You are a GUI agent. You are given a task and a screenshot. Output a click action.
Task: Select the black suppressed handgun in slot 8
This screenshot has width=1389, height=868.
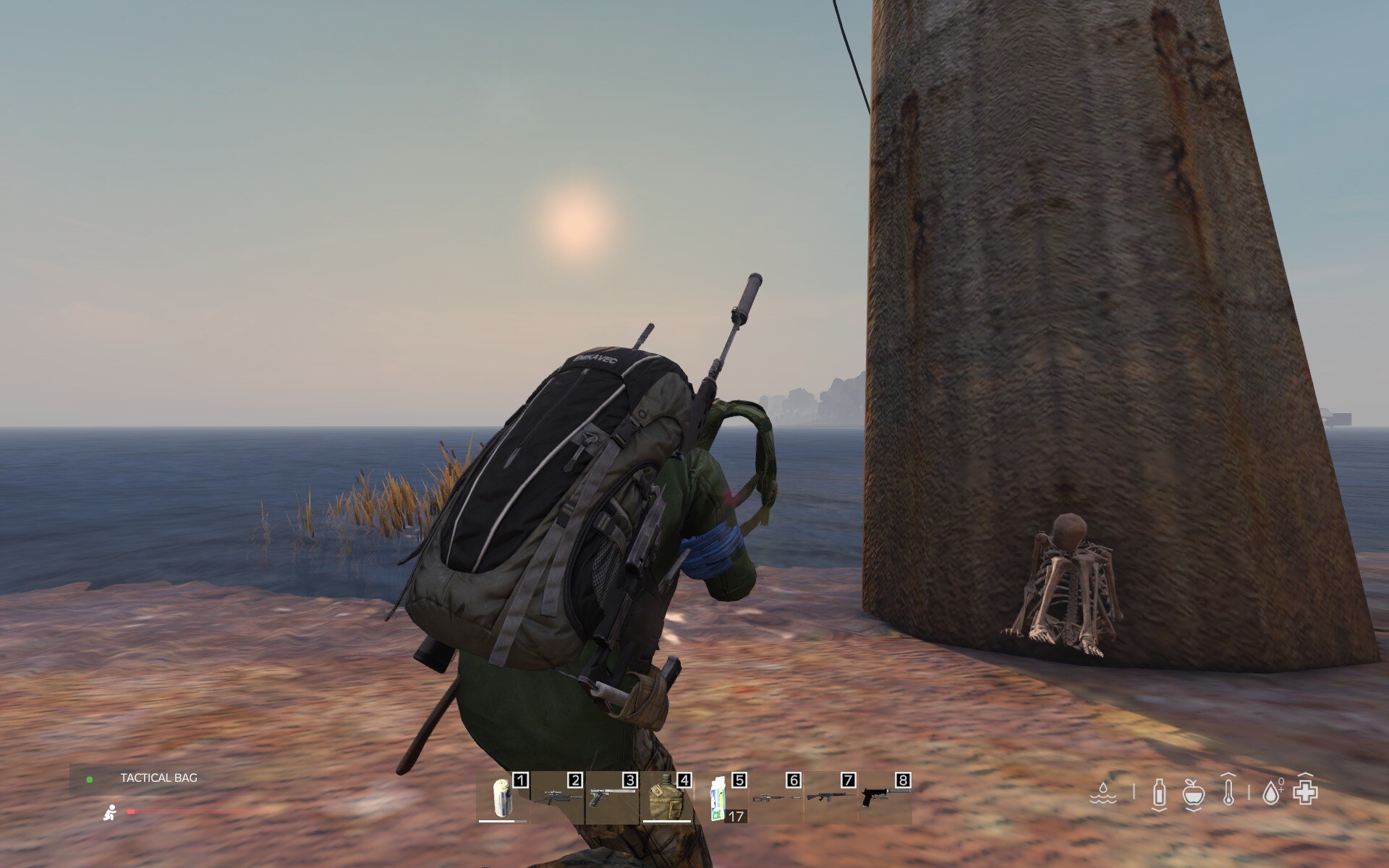(884, 799)
